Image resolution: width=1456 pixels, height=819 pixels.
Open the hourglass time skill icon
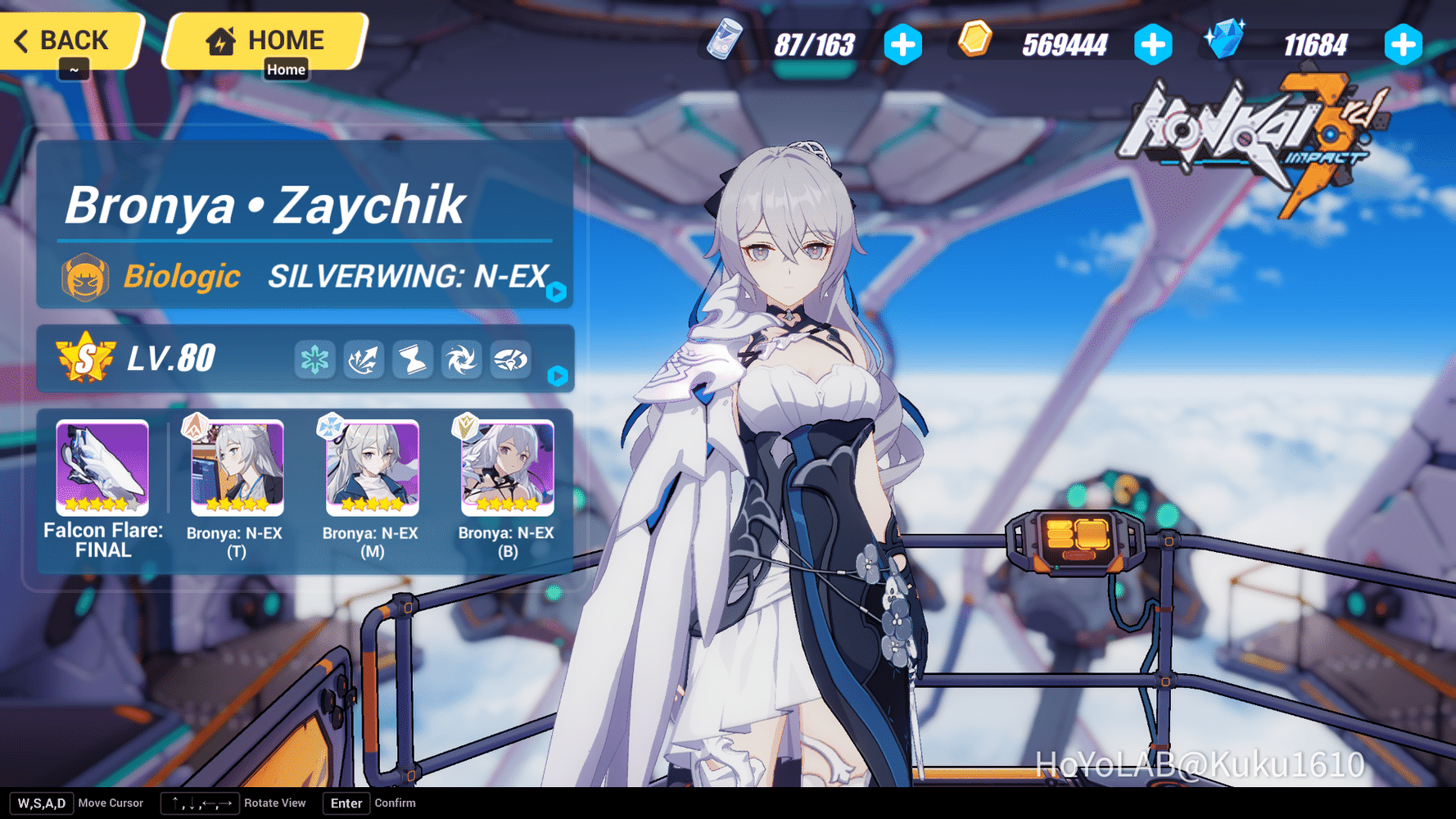click(412, 359)
